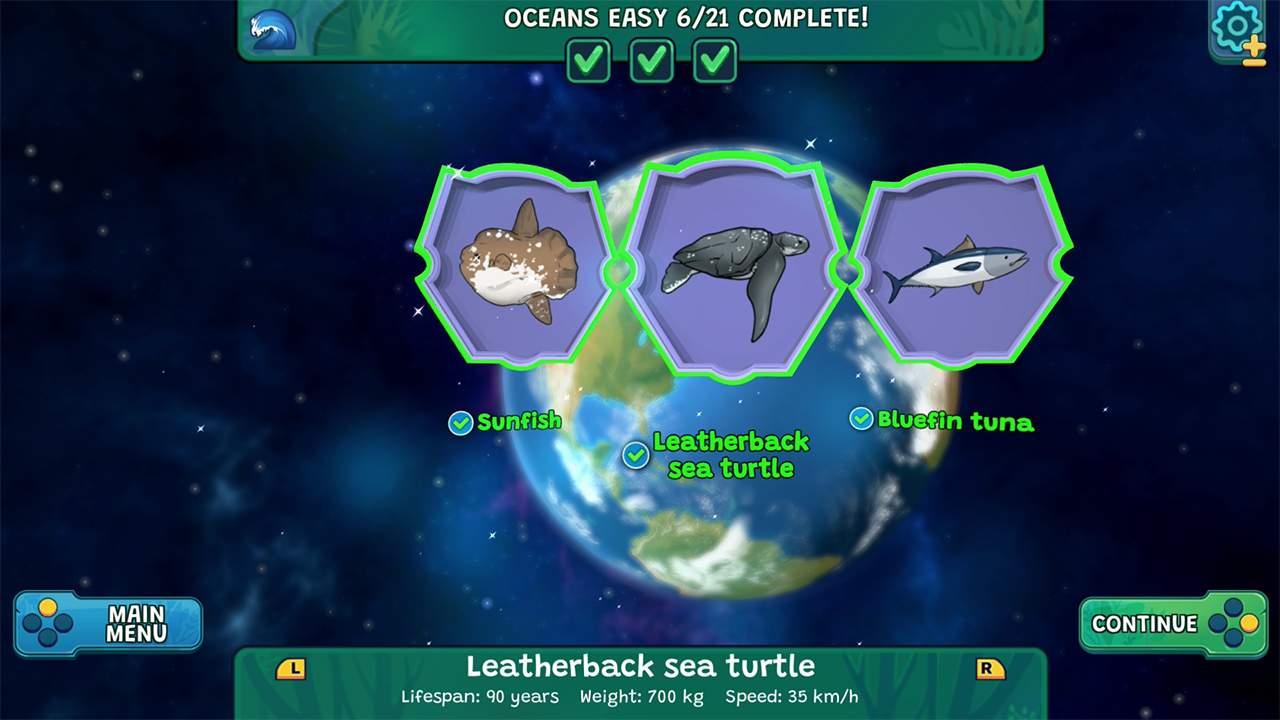Image resolution: width=1280 pixels, height=720 pixels.
Task: Click the Sunfish name label
Action: (x=520, y=422)
